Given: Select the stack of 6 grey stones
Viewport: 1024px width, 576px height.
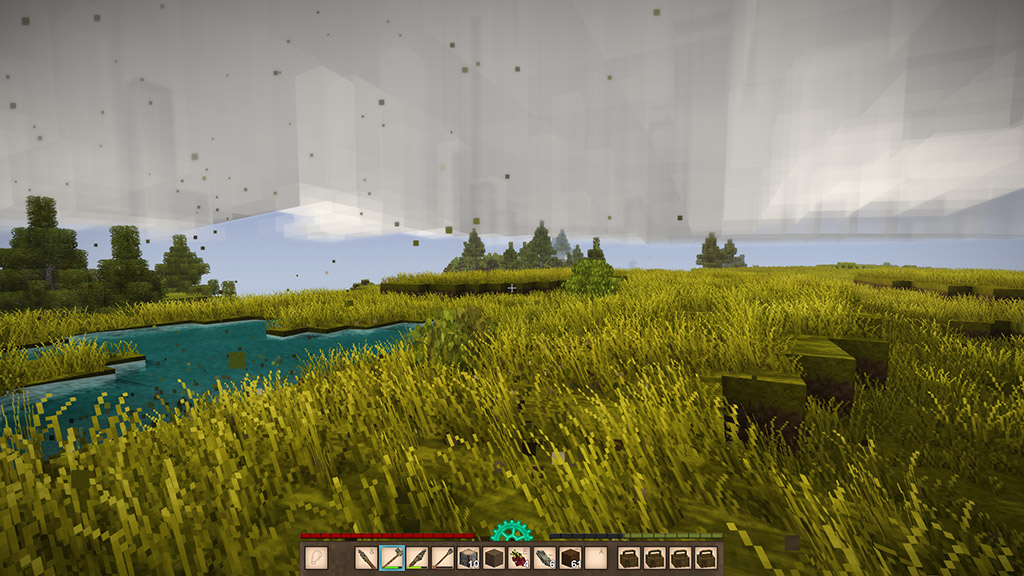Looking at the screenshot, I should pyautogui.click(x=545, y=558).
